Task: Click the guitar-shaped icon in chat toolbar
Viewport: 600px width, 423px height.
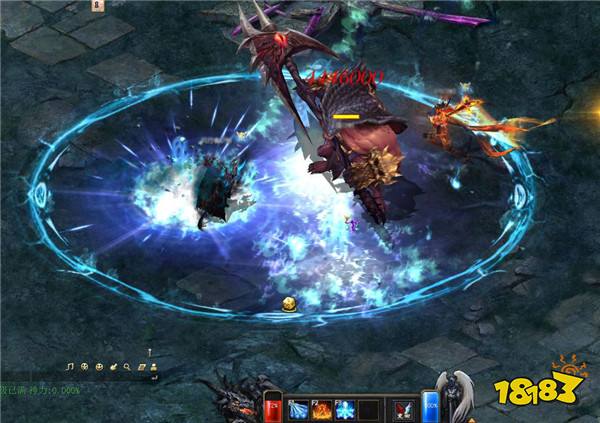Action: point(114,366)
